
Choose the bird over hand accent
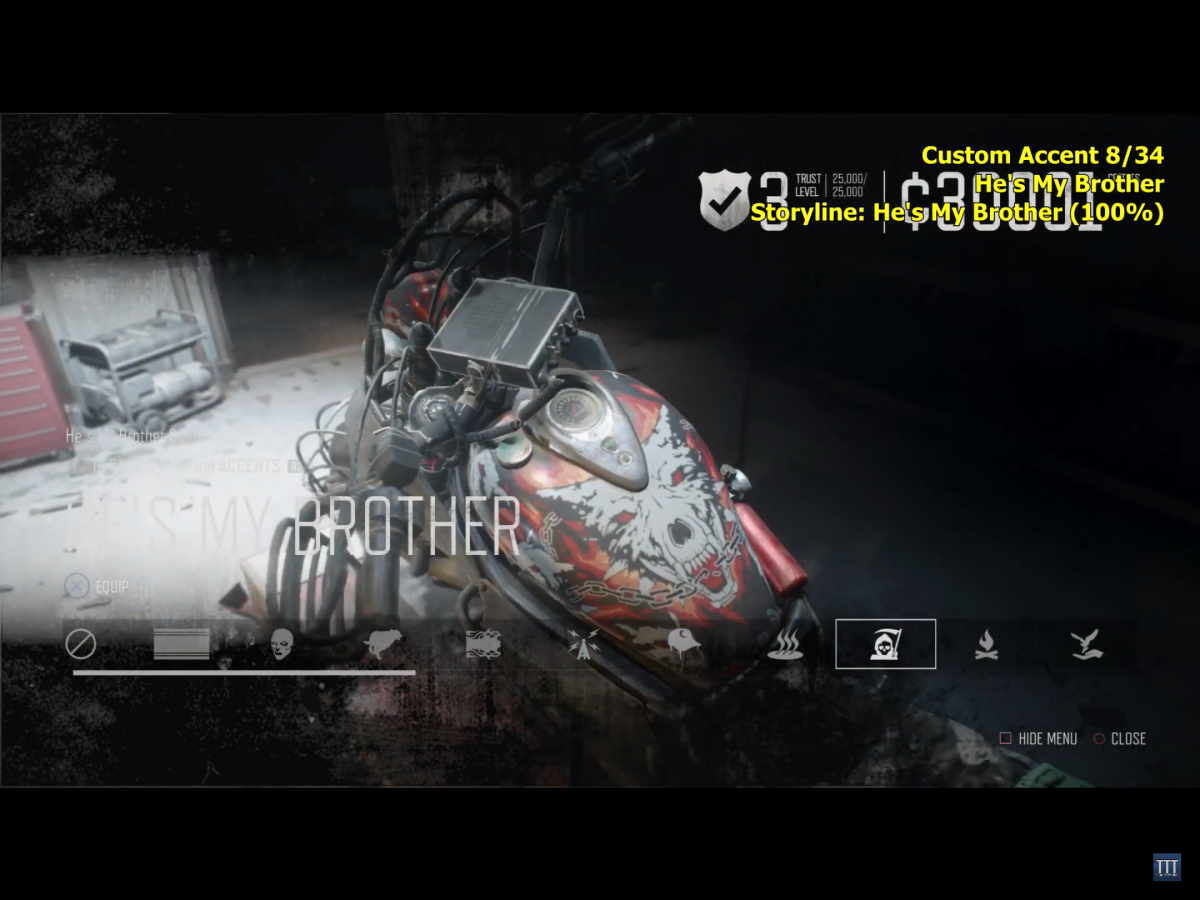coord(1086,645)
